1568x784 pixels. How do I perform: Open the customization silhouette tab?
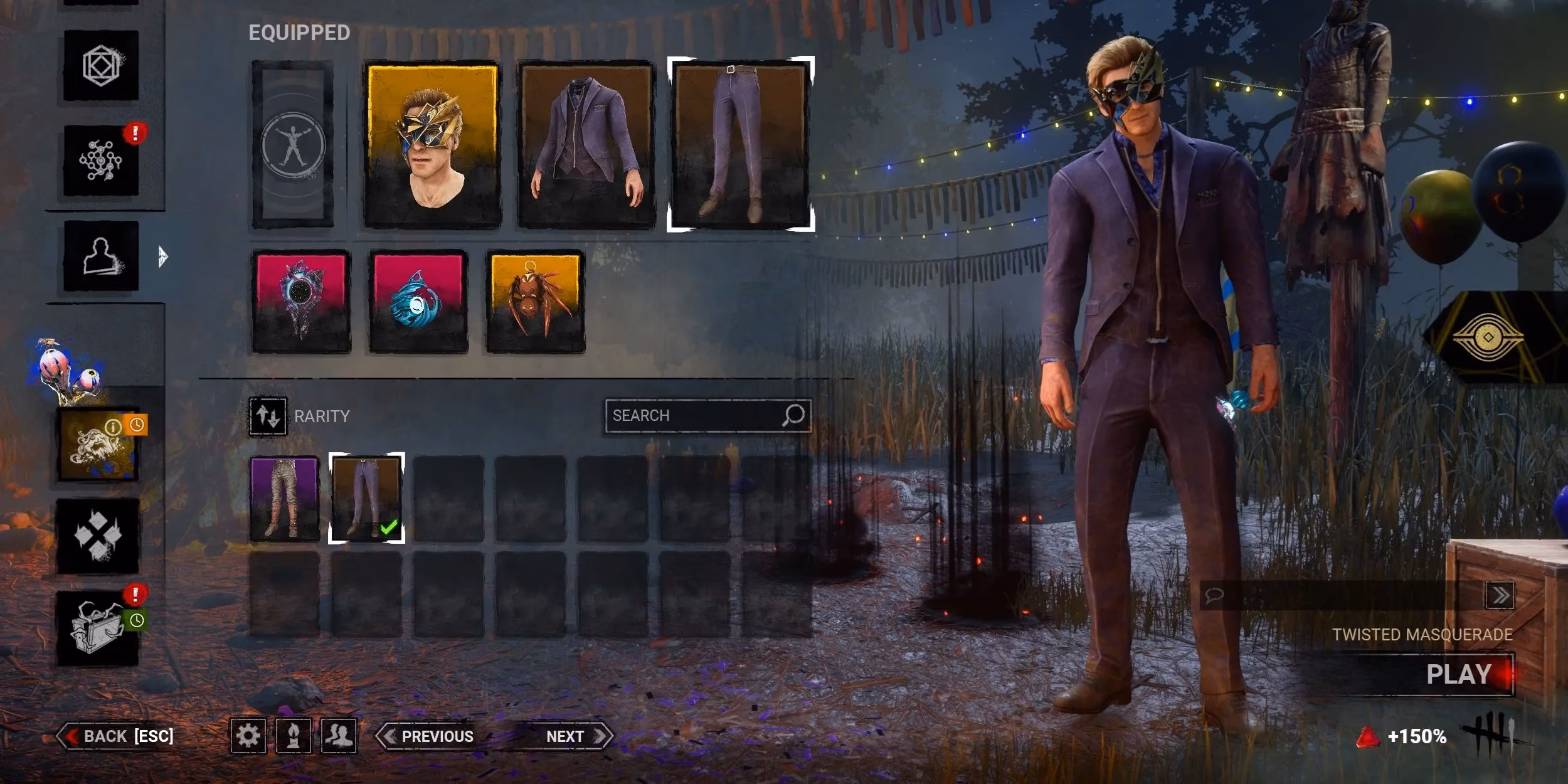click(x=101, y=255)
